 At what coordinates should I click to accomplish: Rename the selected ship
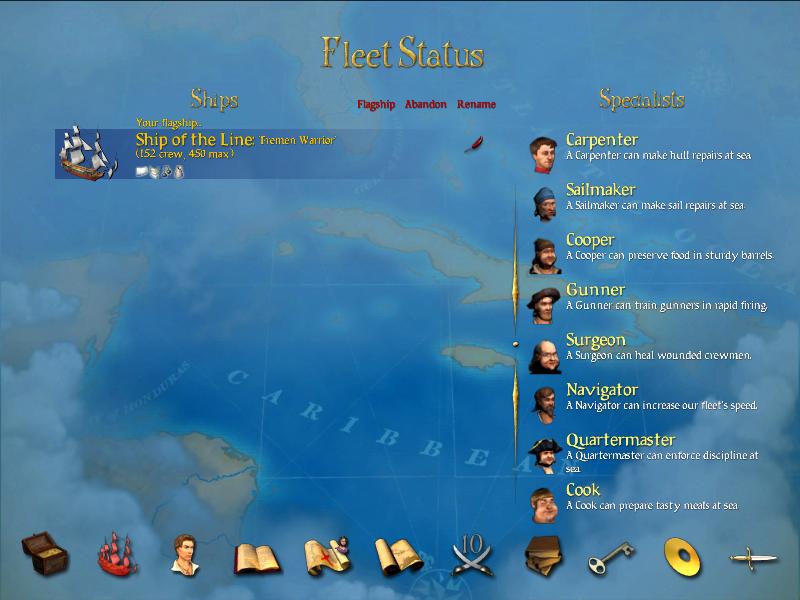[x=476, y=104]
